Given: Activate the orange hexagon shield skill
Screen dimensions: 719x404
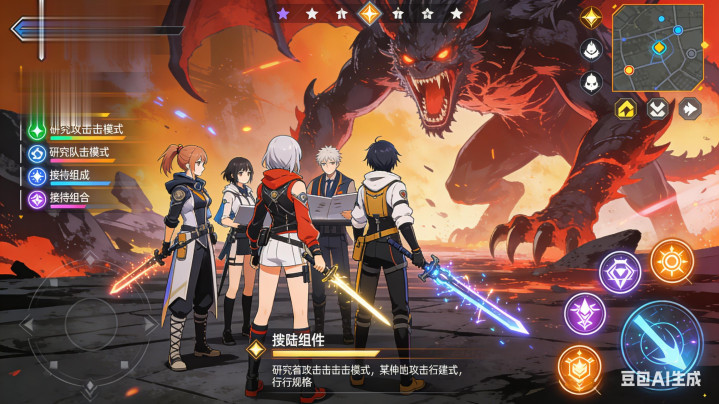Looking at the screenshot, I should click(579, 367).
